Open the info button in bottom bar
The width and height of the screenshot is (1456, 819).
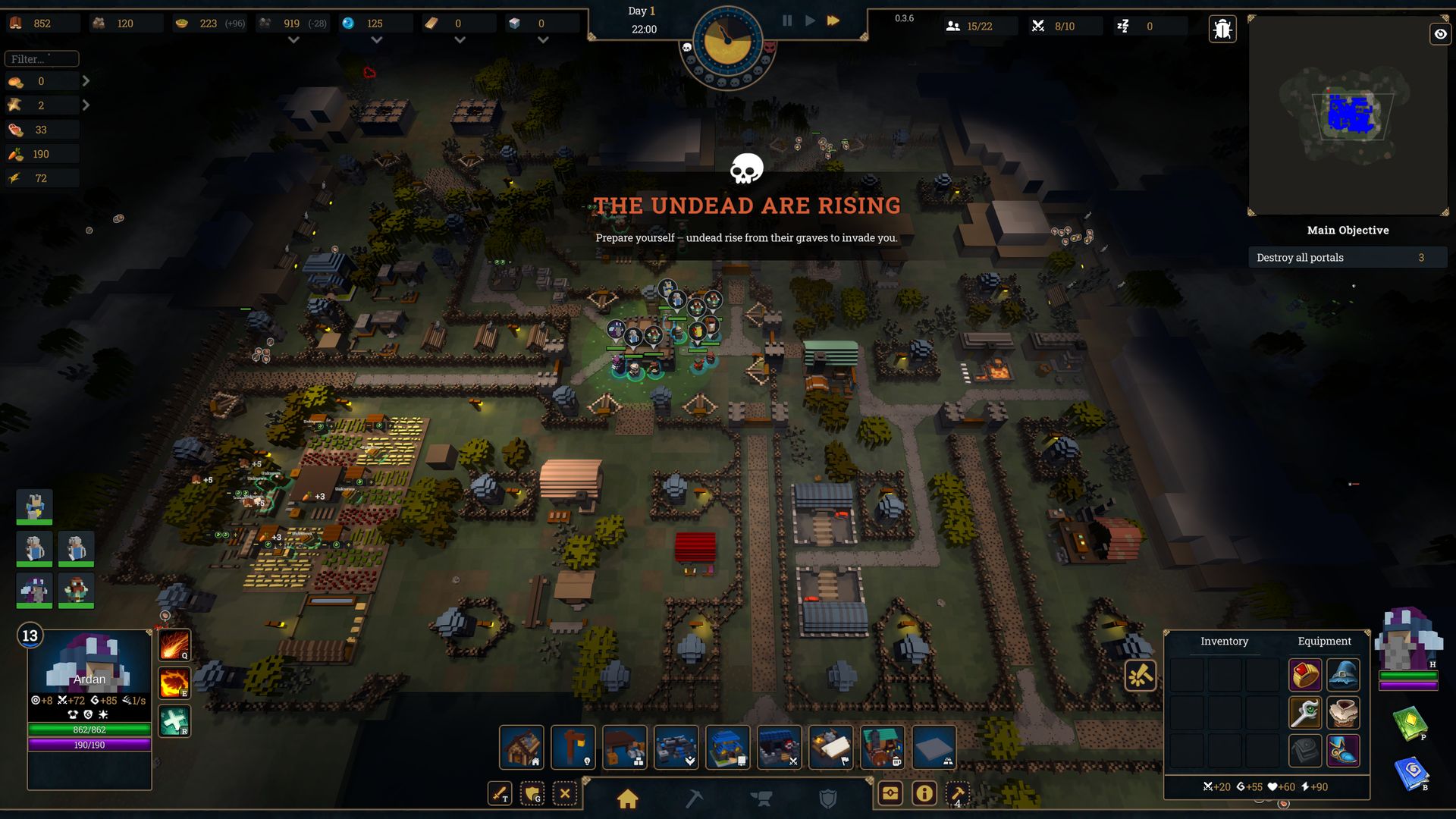924,794
